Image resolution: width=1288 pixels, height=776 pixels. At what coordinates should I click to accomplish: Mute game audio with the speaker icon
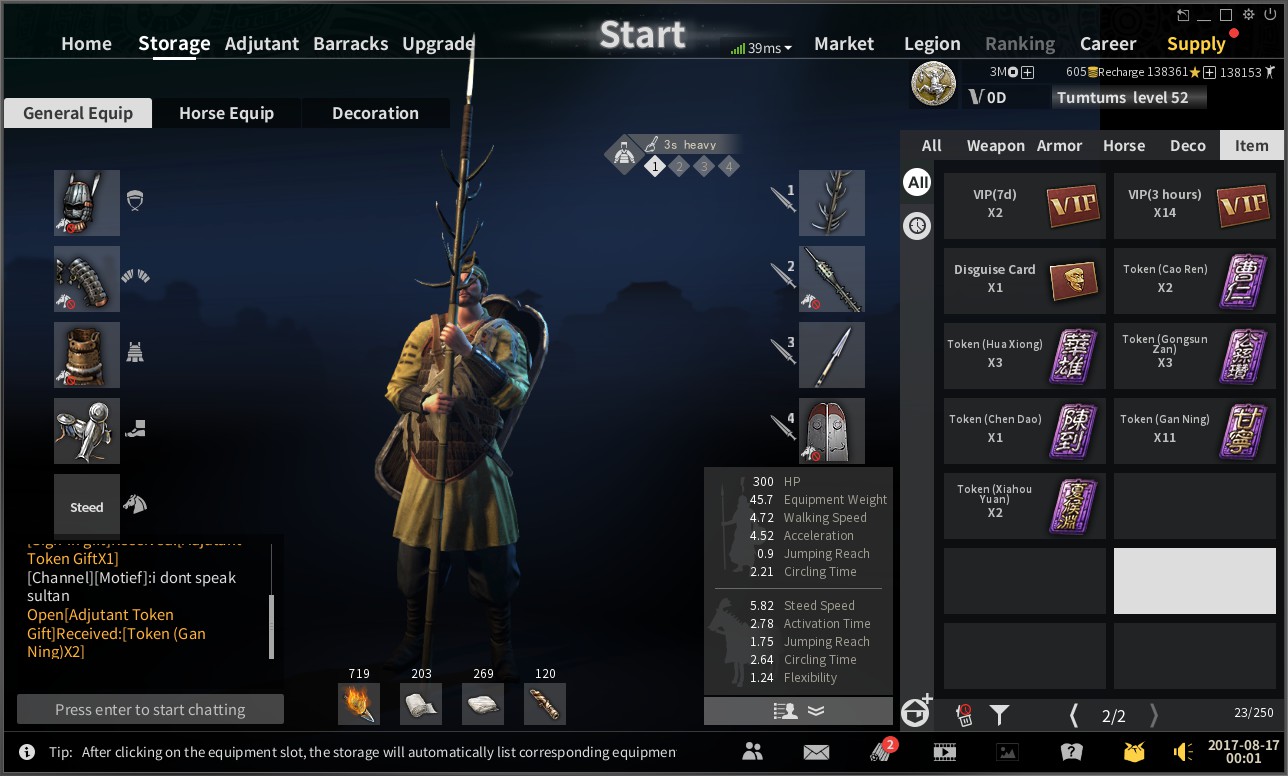[1183, 751]
